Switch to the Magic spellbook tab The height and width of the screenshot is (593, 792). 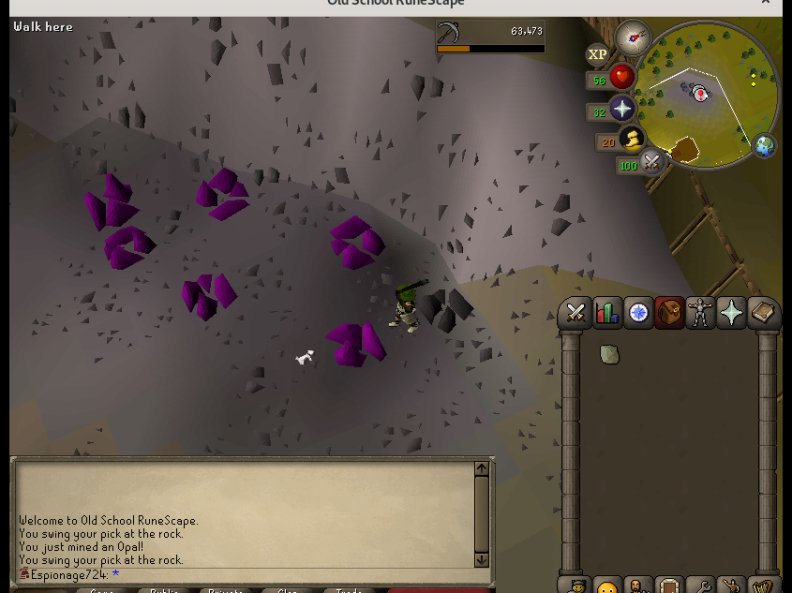pyautogui.click(x=763, y=313)
